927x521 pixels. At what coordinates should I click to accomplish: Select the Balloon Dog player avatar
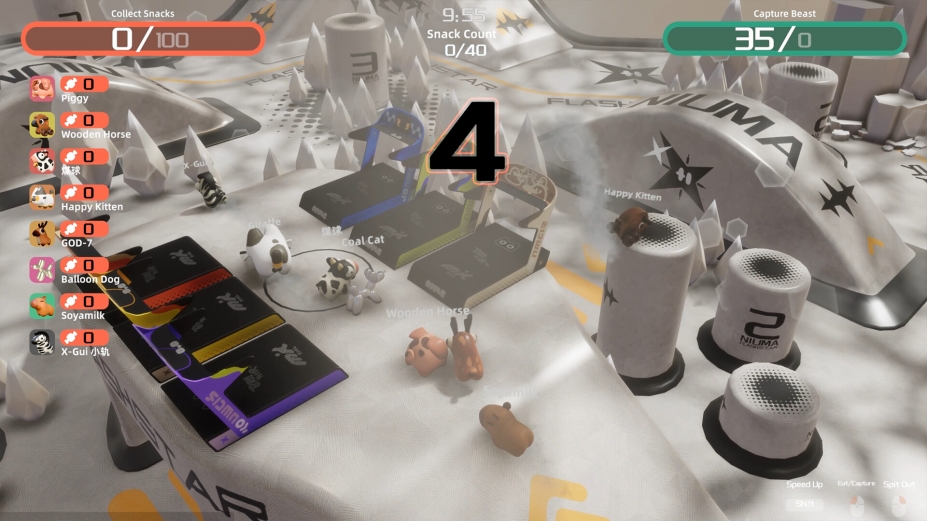click(x=42, y=270)
